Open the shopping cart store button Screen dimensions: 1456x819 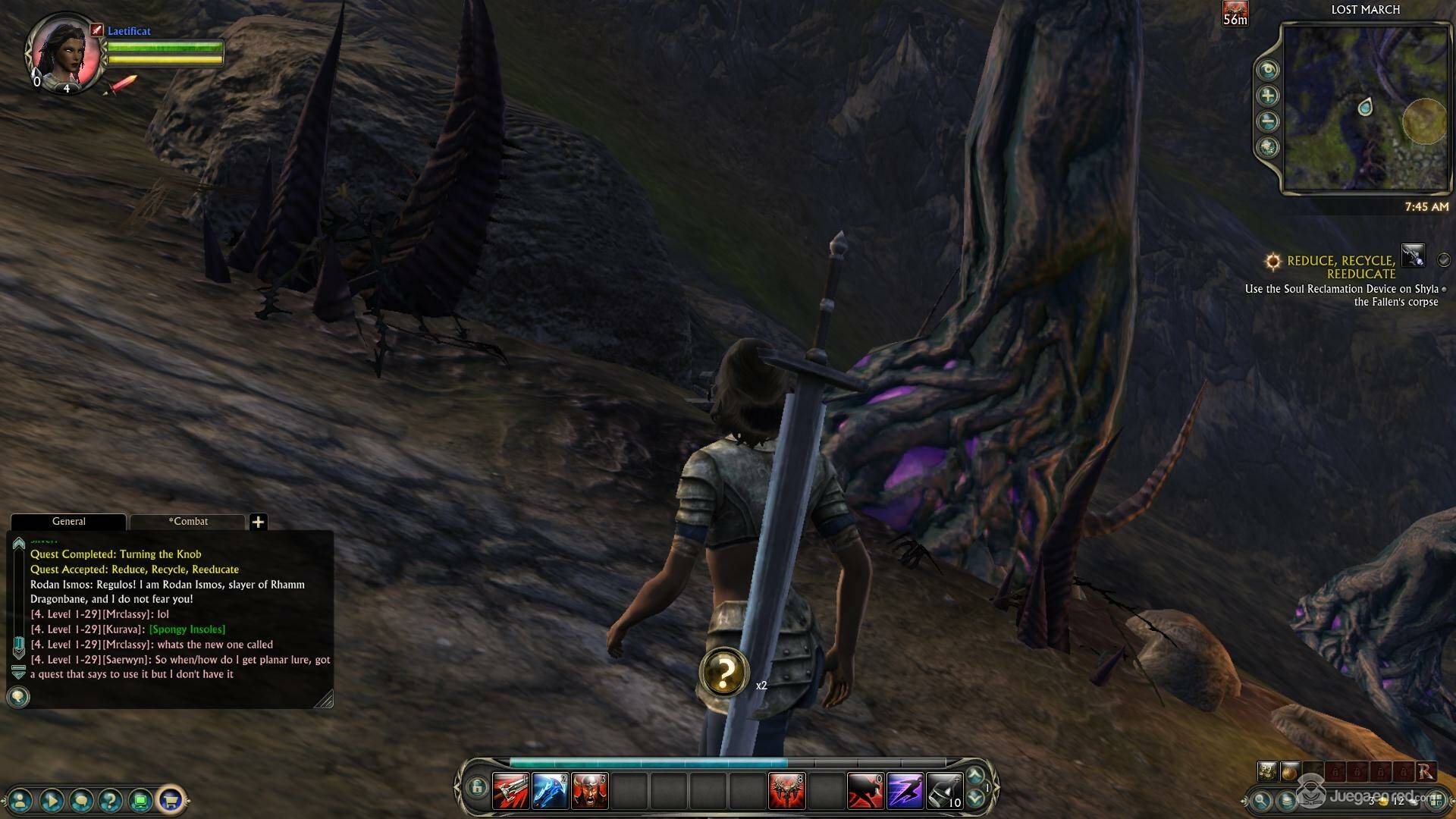pos(171,799)
